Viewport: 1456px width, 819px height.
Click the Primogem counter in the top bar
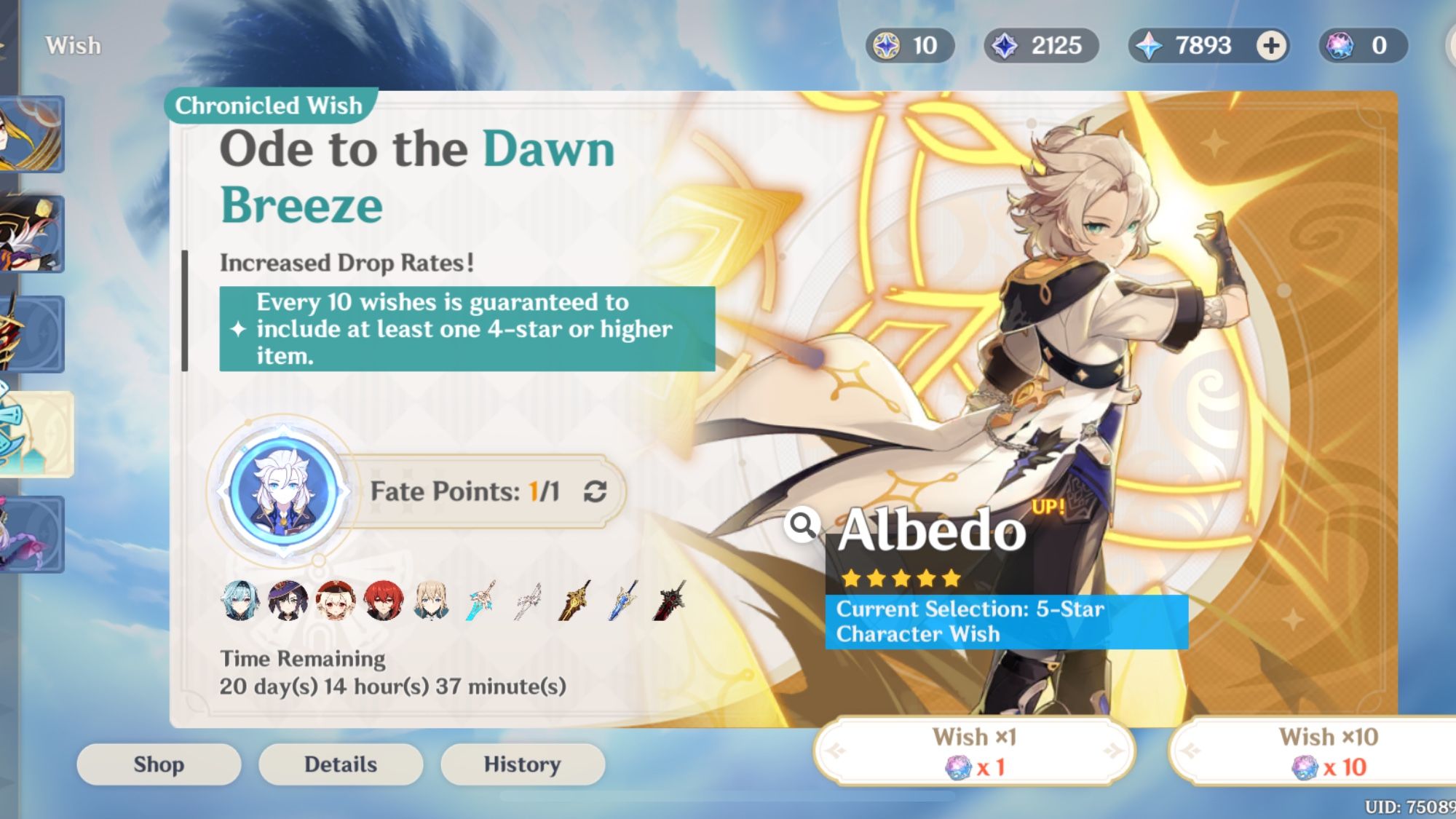(x=1194, y=46)
